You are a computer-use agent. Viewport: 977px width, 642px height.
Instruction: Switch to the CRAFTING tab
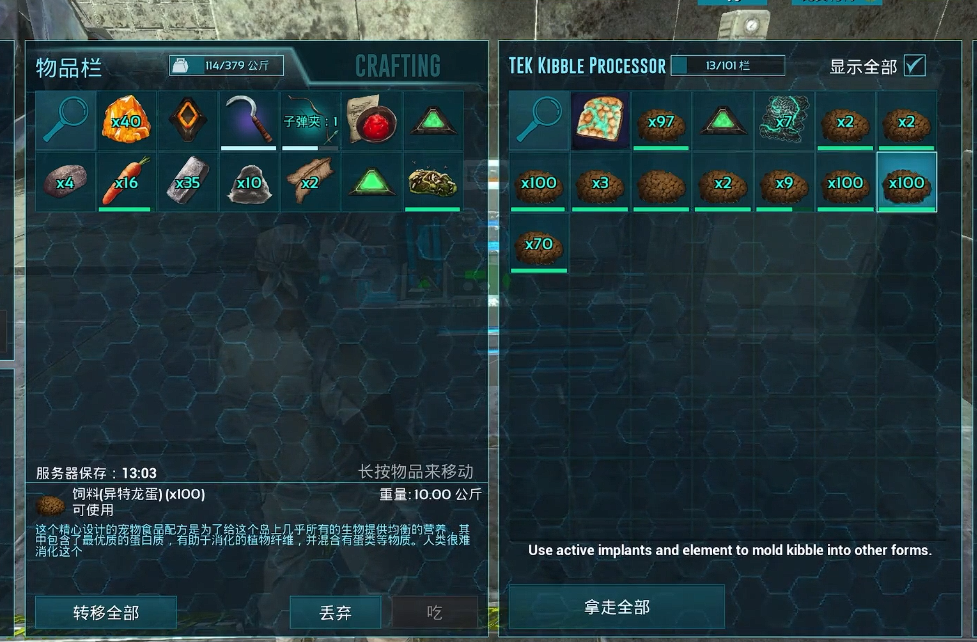(x=398, y=67)
